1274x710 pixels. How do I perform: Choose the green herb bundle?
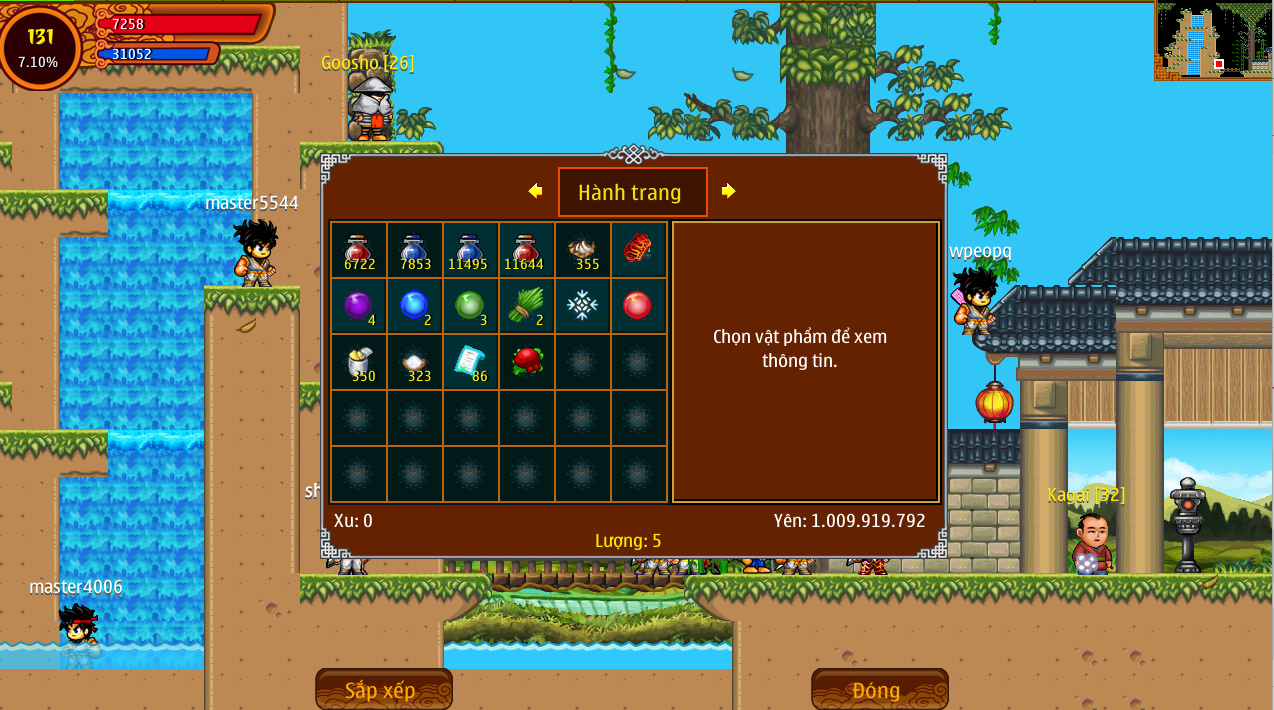(526, 306)
